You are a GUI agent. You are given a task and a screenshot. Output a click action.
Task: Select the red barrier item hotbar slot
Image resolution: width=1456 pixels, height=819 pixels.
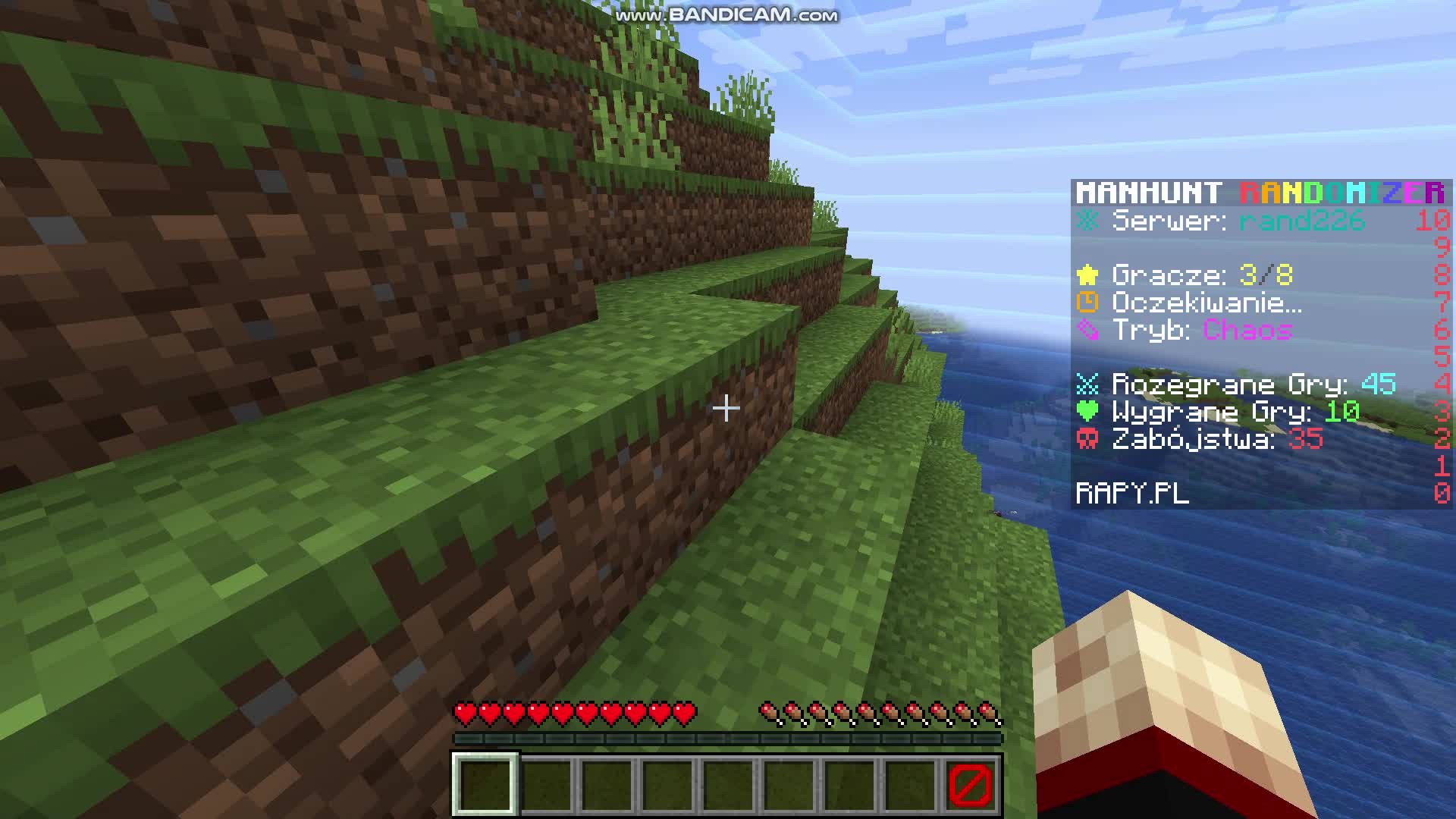coord(970,784)
